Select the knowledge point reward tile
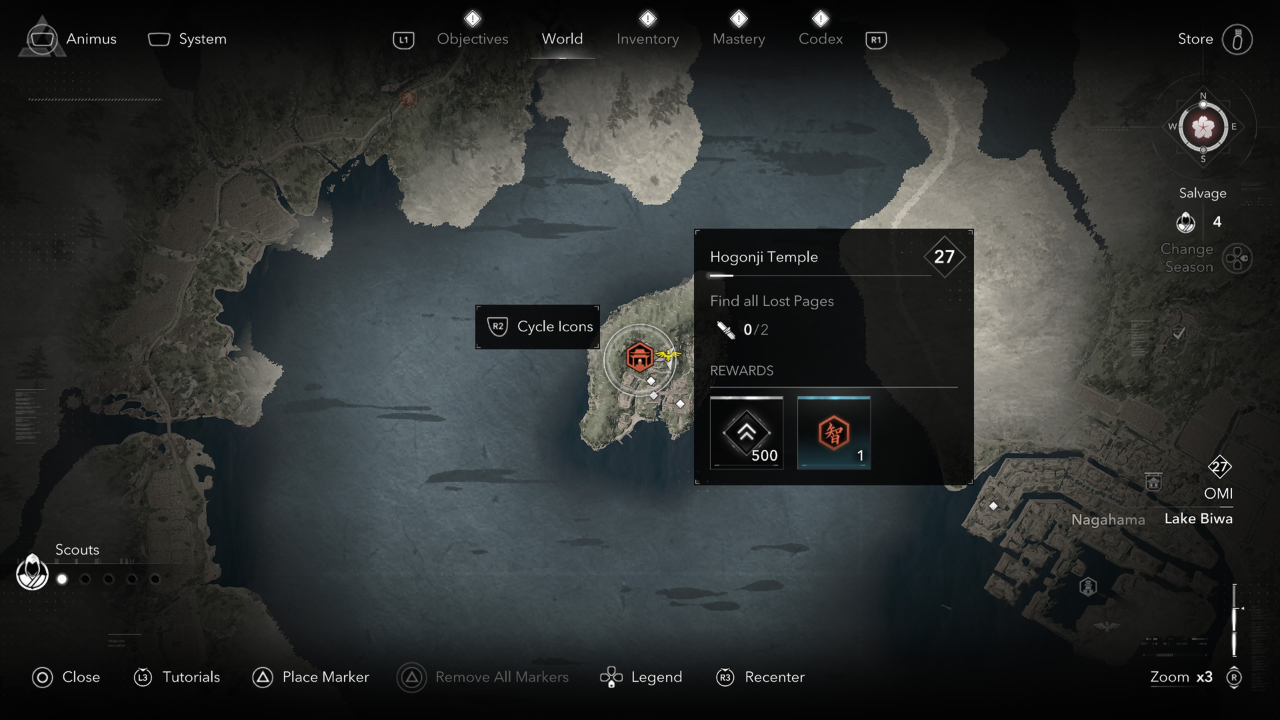The image size is (1280, 720). point(833,432)
